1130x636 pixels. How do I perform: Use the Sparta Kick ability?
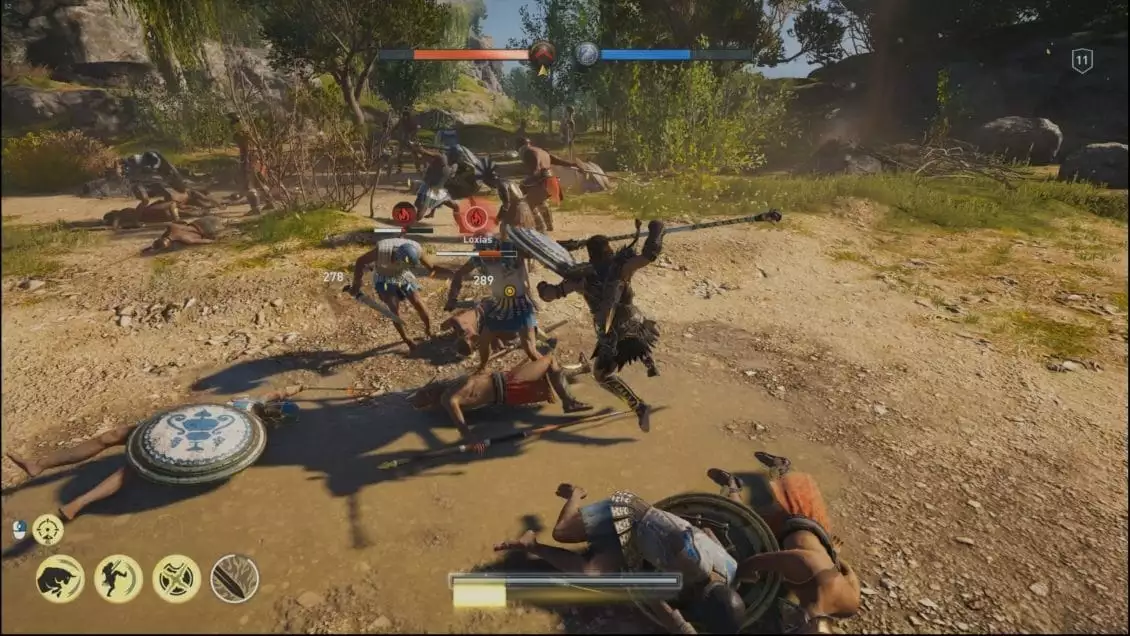(x=118, y=579)
